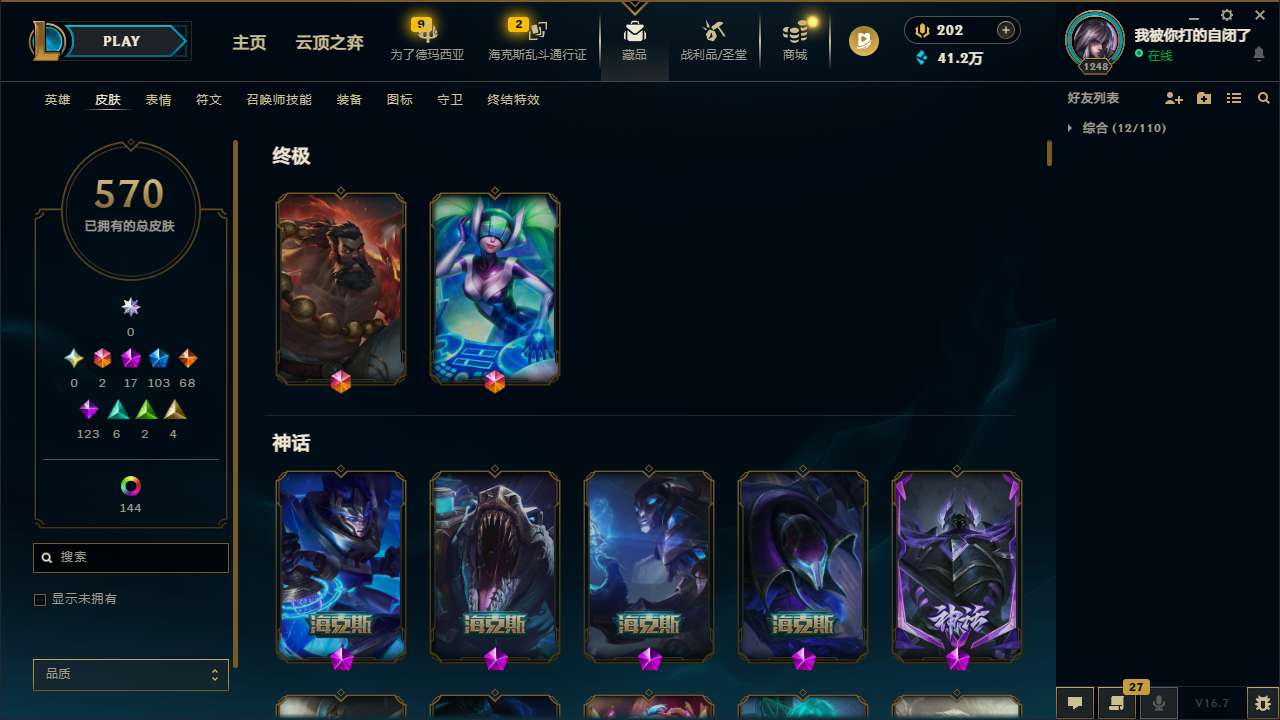Click the chroma color wheel showing 144
1280x720 pixels.
tap(130, 486)
